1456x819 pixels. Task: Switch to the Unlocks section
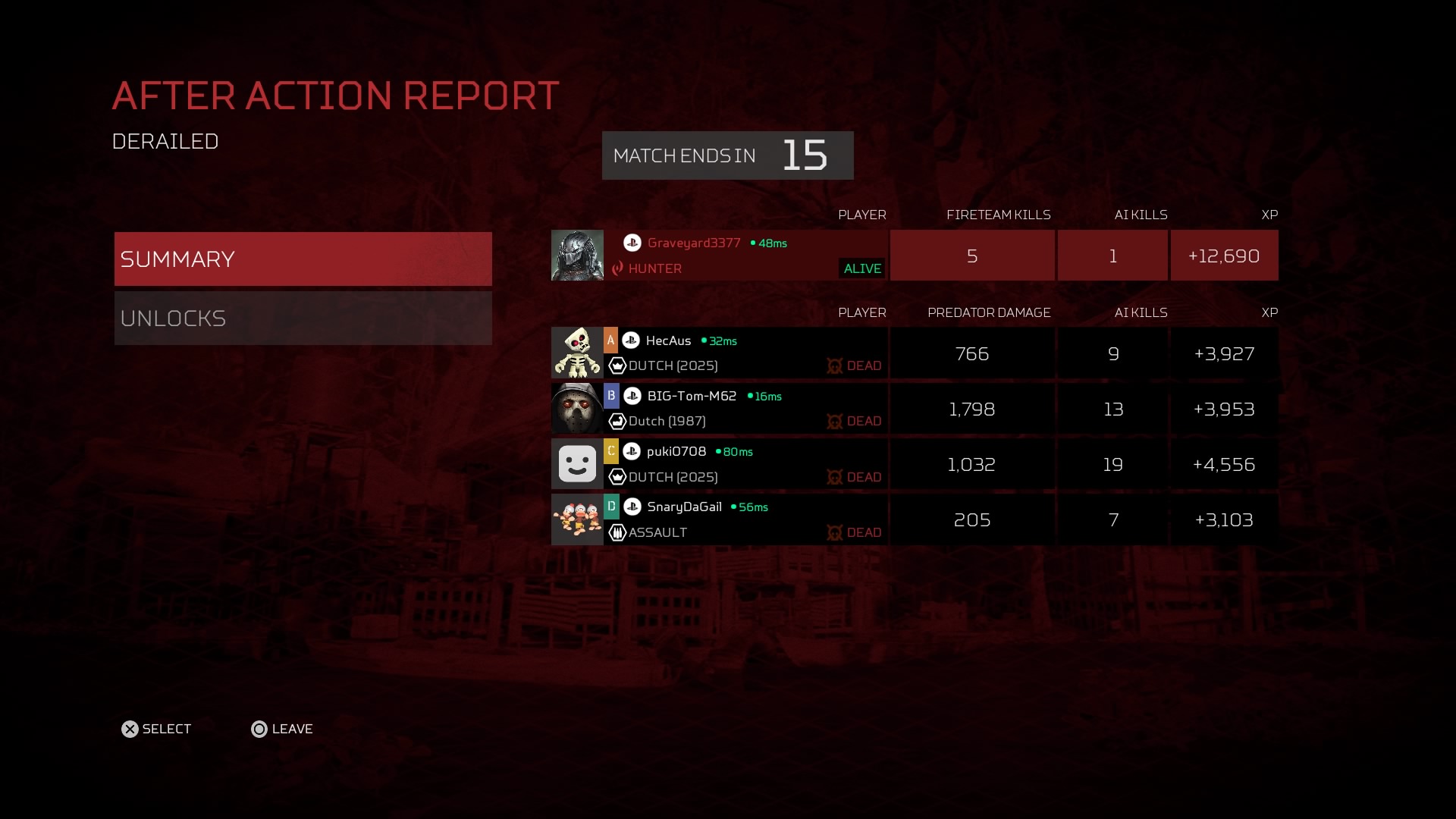(303, 318)
